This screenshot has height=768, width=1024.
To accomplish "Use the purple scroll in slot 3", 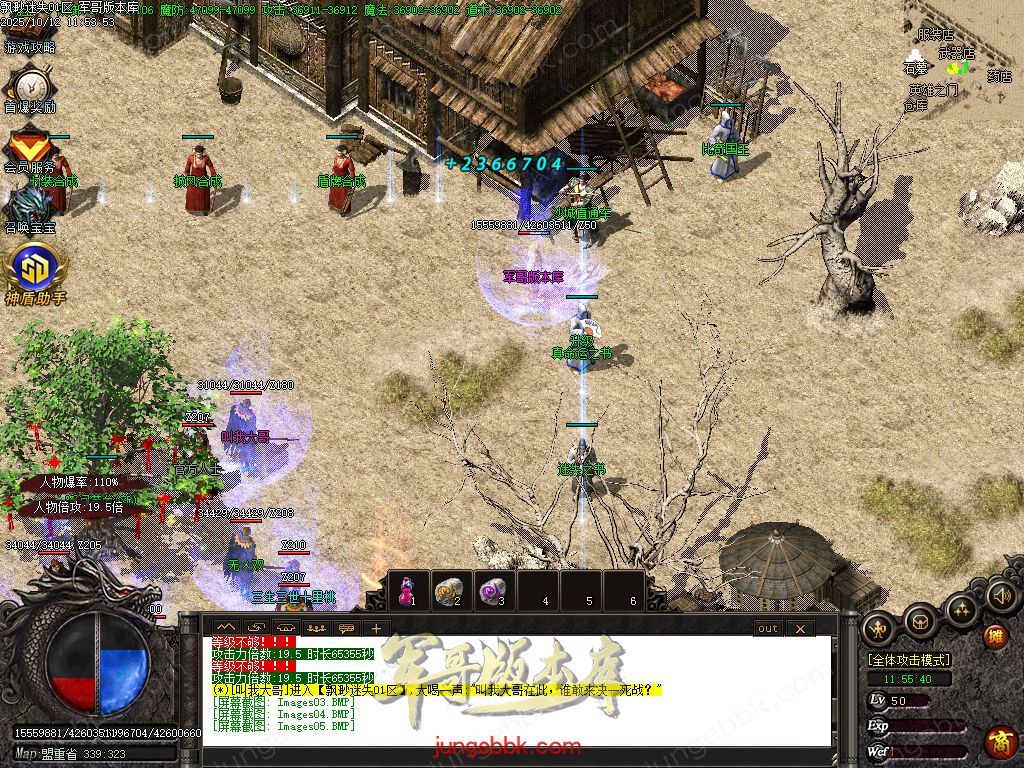I will [491, 590].
